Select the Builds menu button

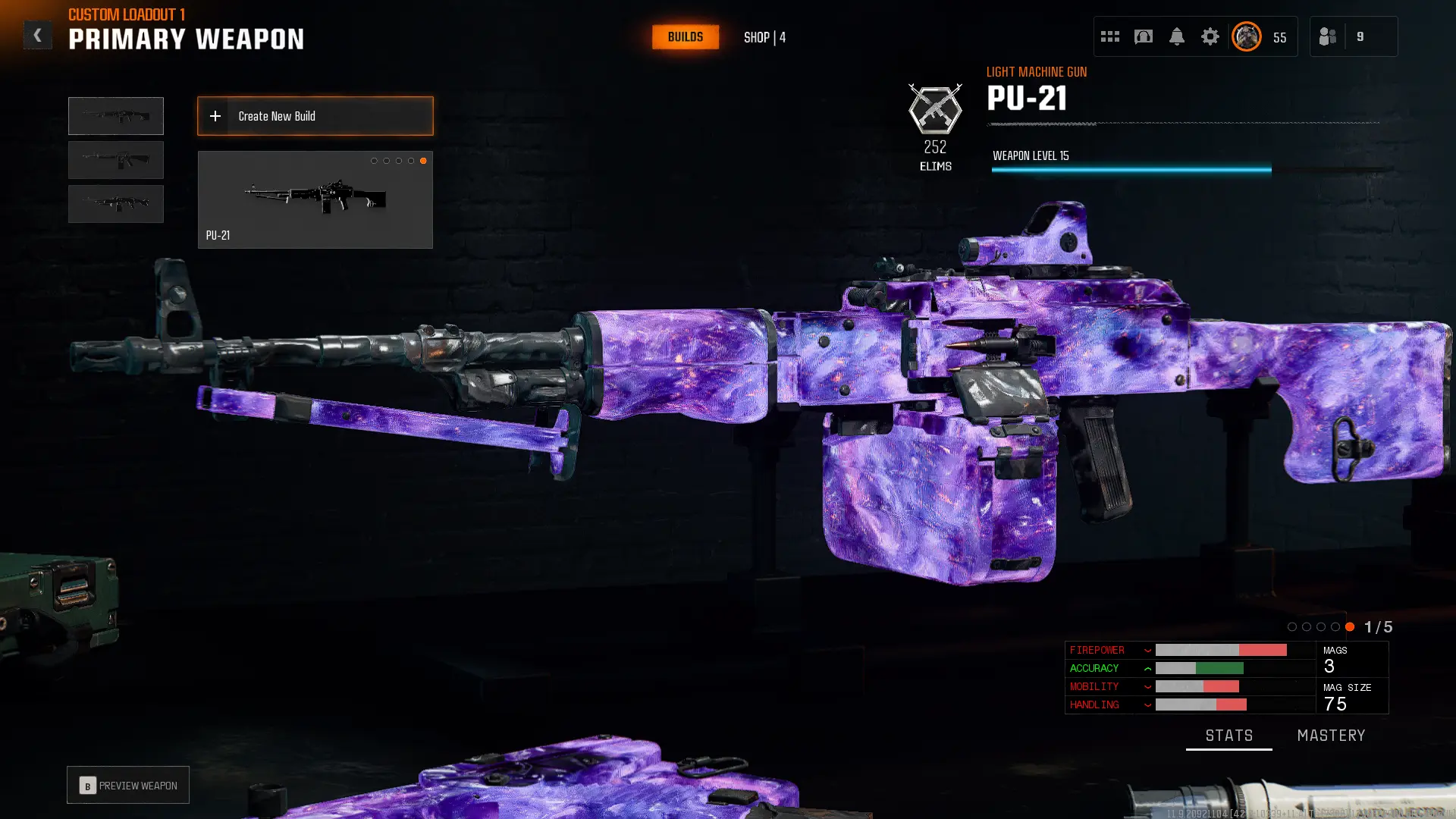(x=685, y=36)
